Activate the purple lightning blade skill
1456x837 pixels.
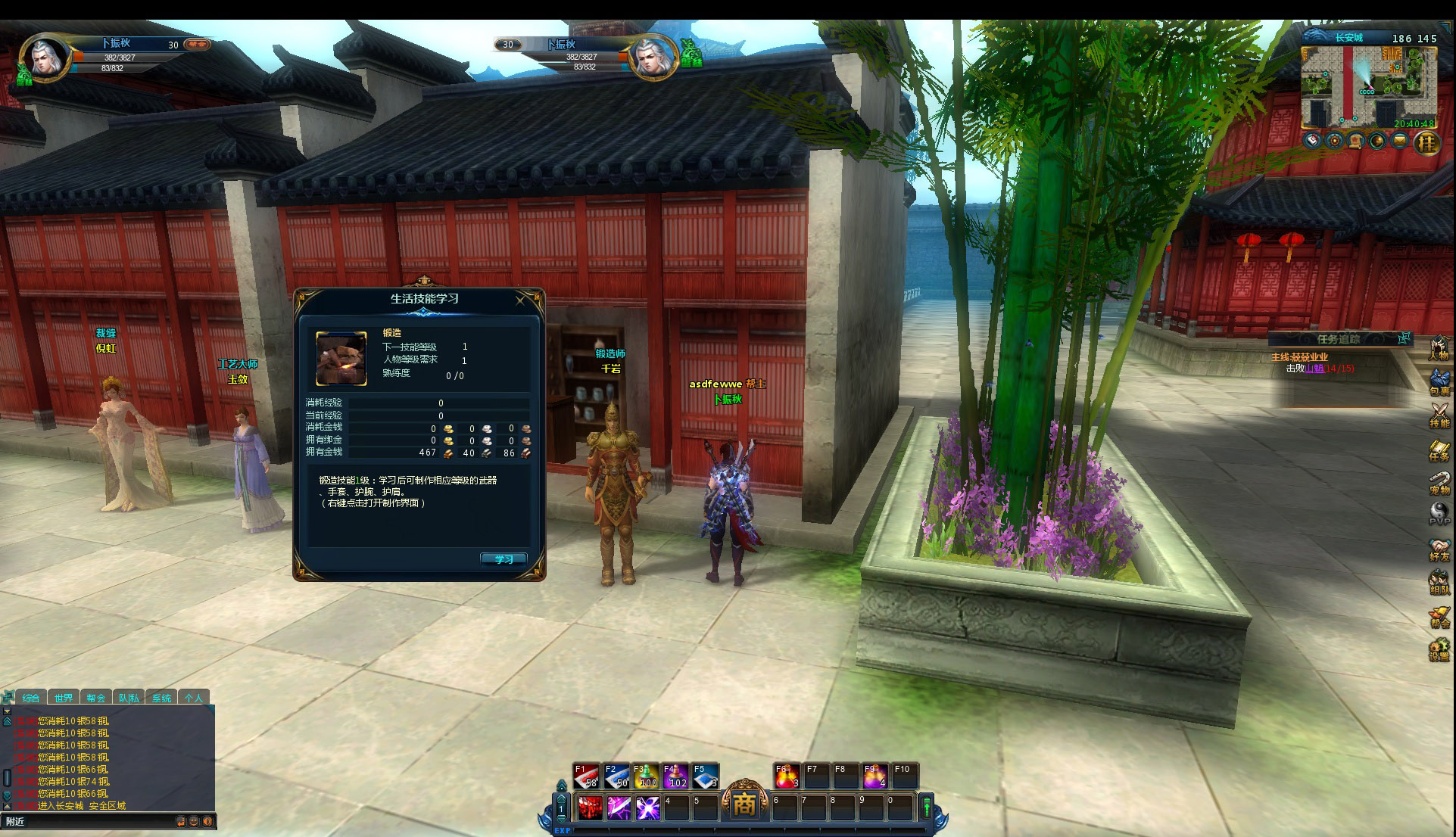619,808
